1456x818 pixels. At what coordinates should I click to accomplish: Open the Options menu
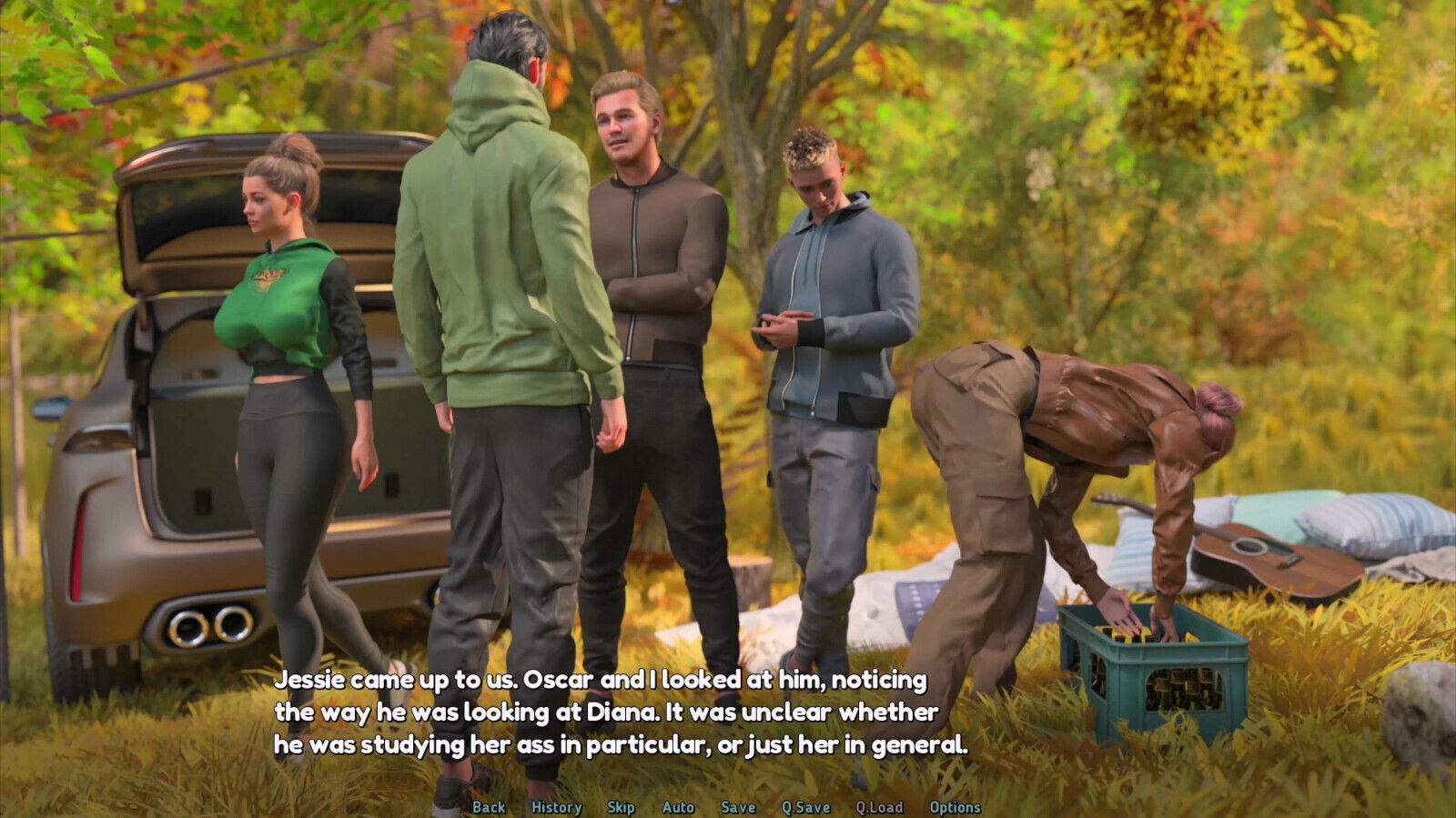click(x=955, y=807)
